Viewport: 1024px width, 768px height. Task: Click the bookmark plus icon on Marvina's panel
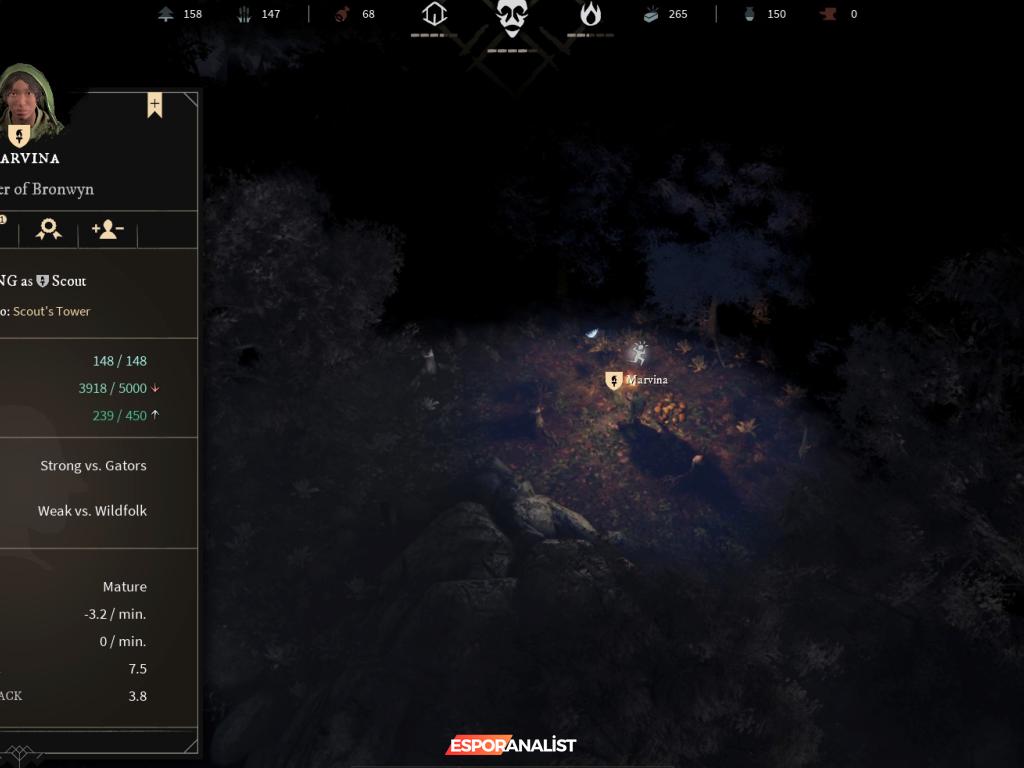[155, 105]
